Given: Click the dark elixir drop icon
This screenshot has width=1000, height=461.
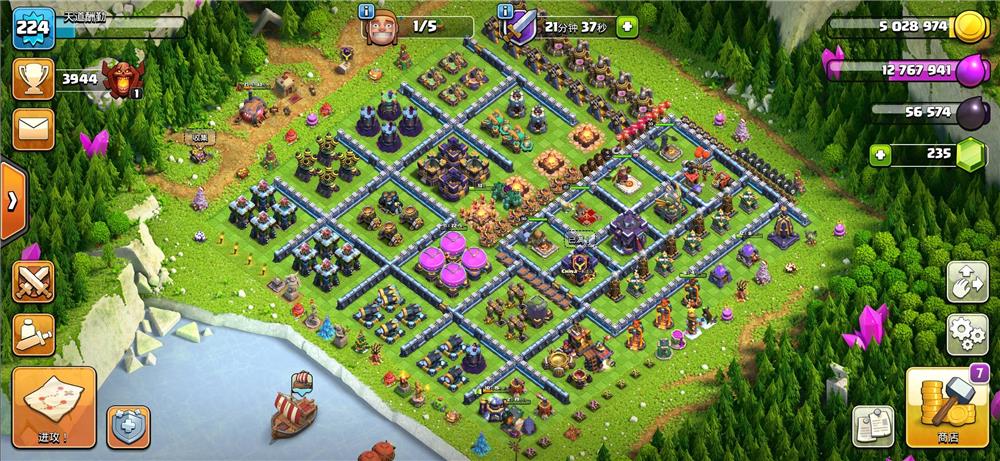Looking at the screenshot, I should tap(971, 113).
